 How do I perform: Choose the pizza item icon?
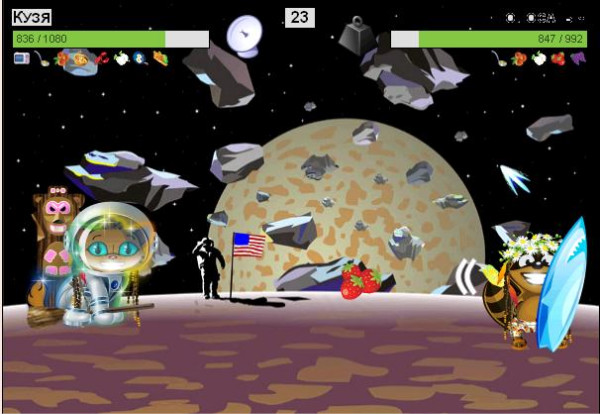[x=81, y=59]
